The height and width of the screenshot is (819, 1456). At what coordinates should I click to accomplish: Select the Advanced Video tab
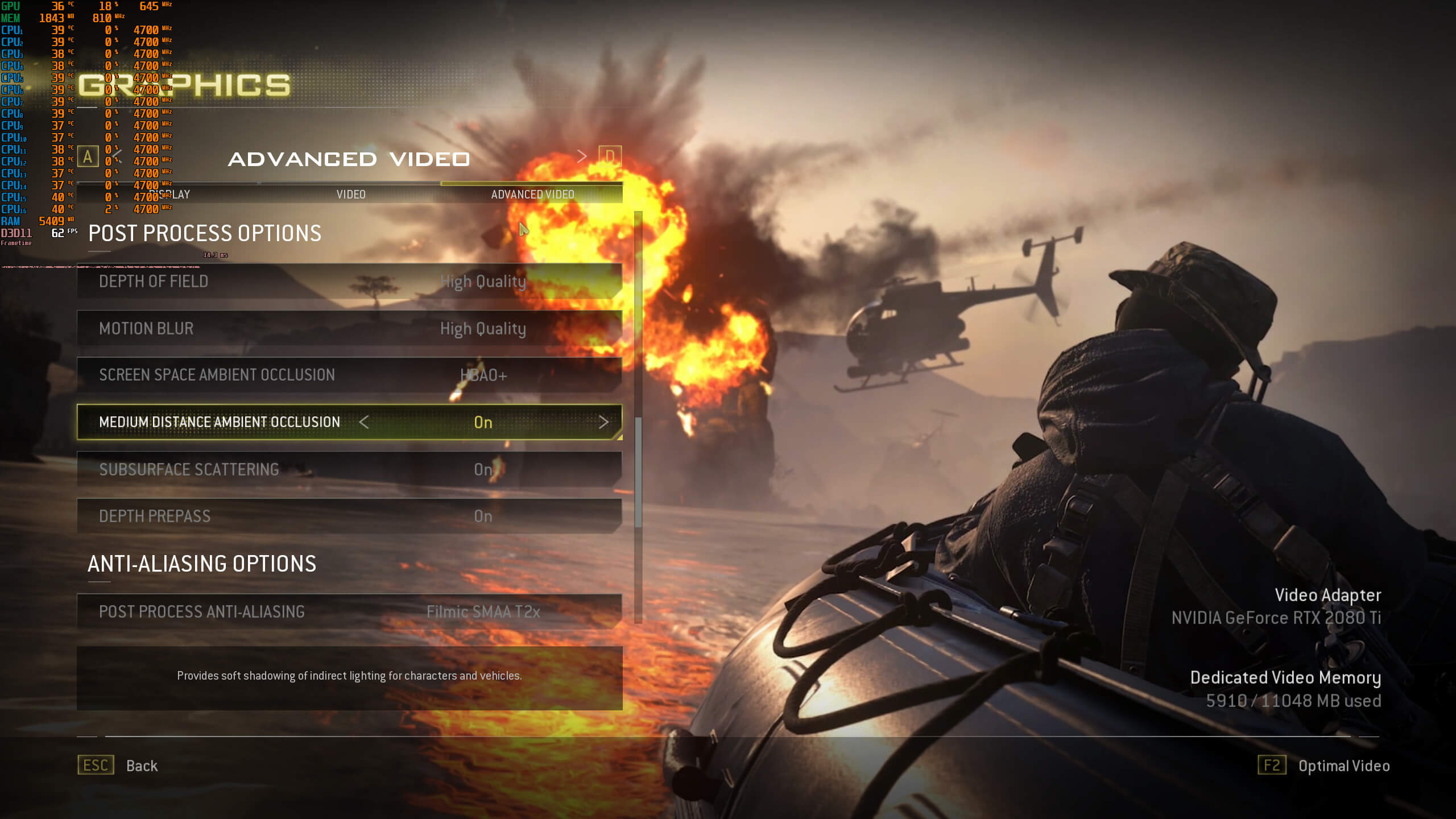[x=532, y=195]
